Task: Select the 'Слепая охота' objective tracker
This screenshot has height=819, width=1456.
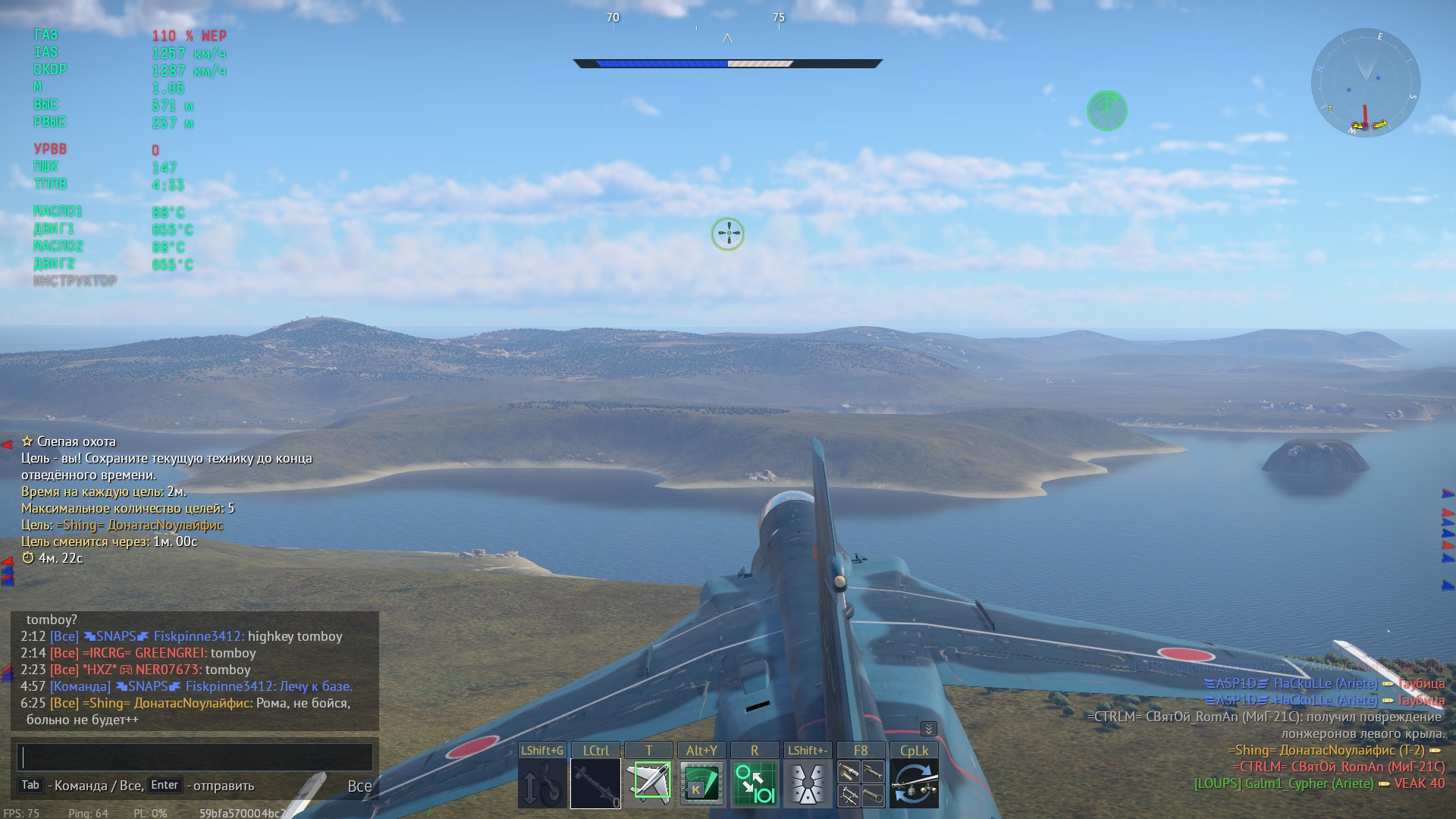Action: pyautogui.click(x=76, y=441)
